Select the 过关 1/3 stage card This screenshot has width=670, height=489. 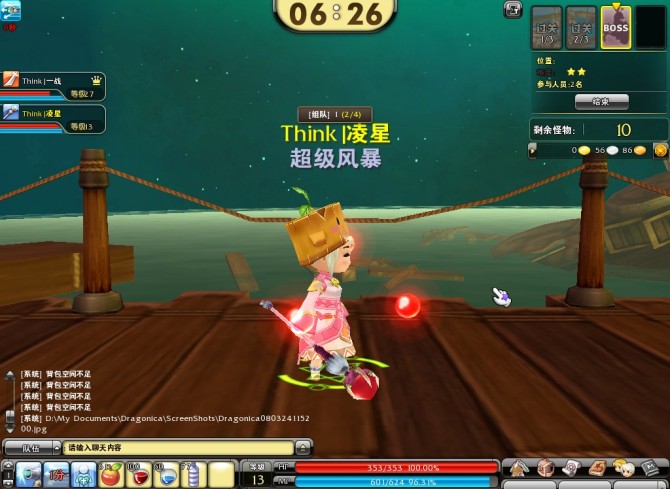(x=547, y=28)
